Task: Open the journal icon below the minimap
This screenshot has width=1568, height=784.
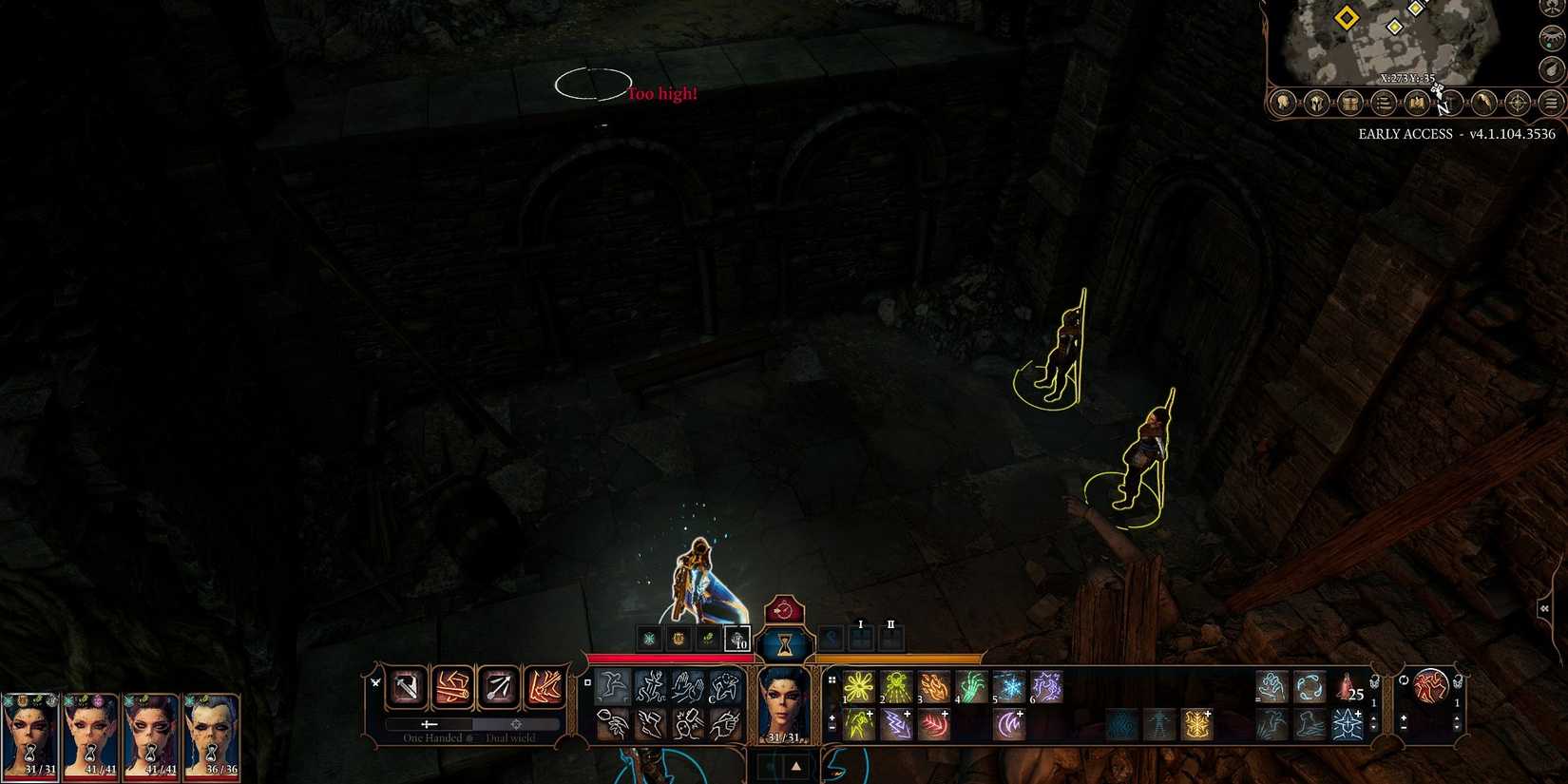Action: (x=1383, y=104)
